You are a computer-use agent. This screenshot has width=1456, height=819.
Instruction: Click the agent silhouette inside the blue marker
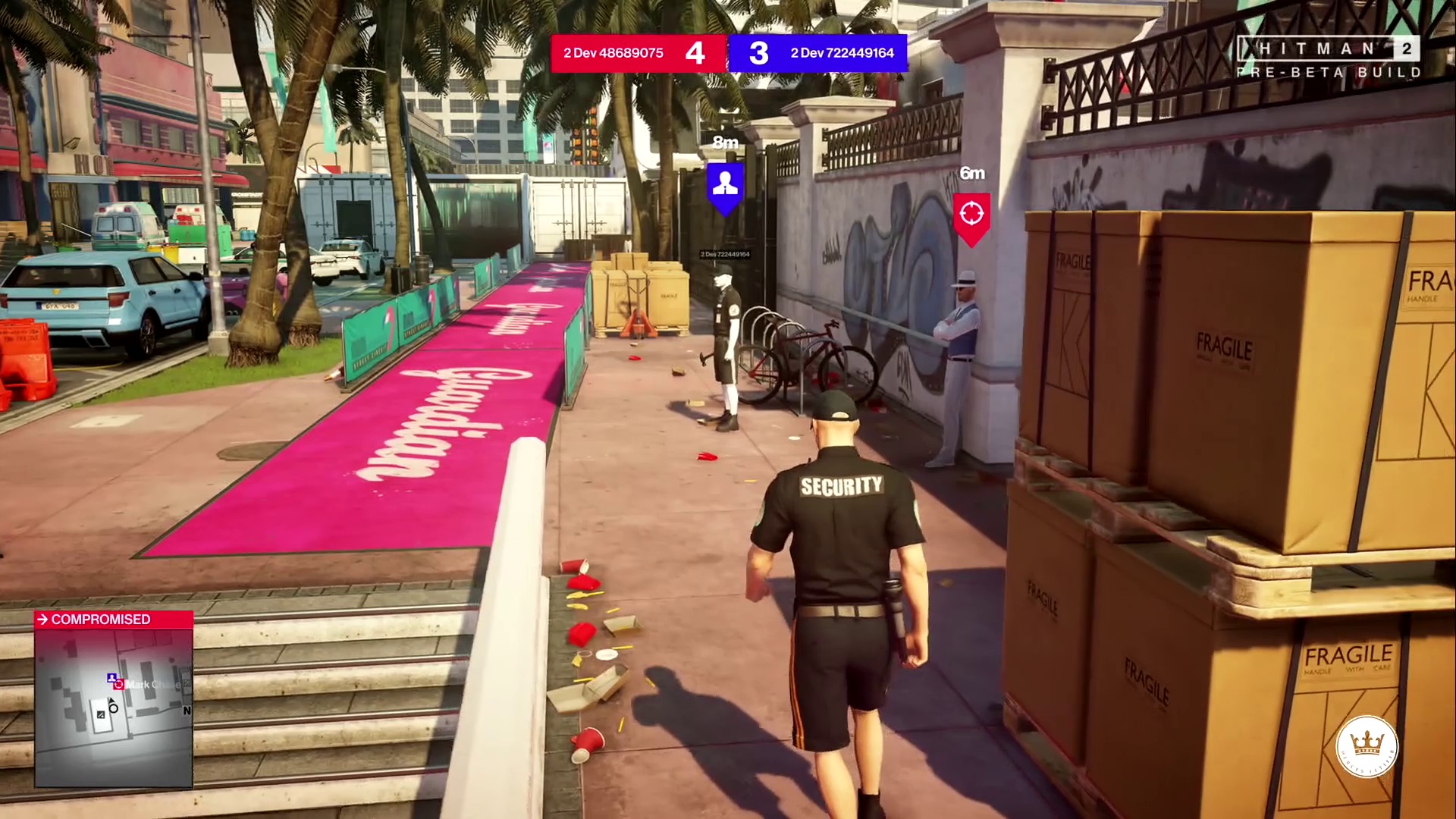[725, 182]
